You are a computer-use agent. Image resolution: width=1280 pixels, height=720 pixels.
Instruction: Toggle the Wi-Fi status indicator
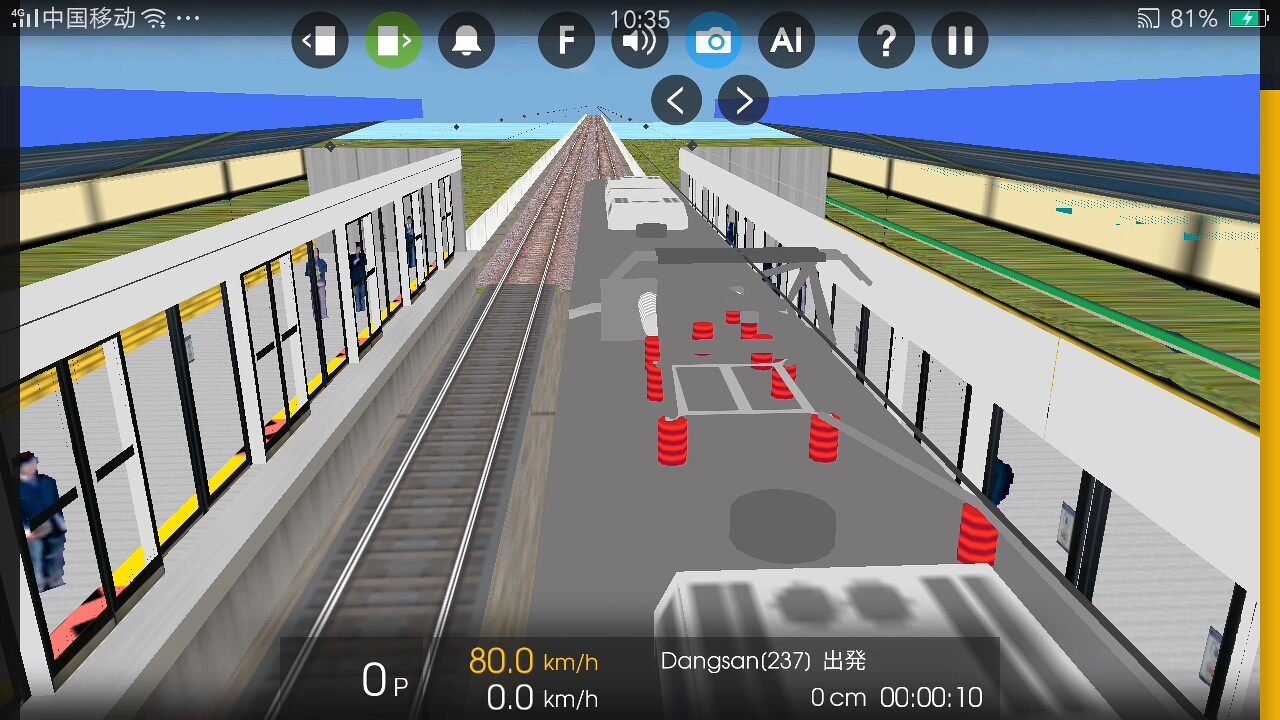[x=152, y=16]
